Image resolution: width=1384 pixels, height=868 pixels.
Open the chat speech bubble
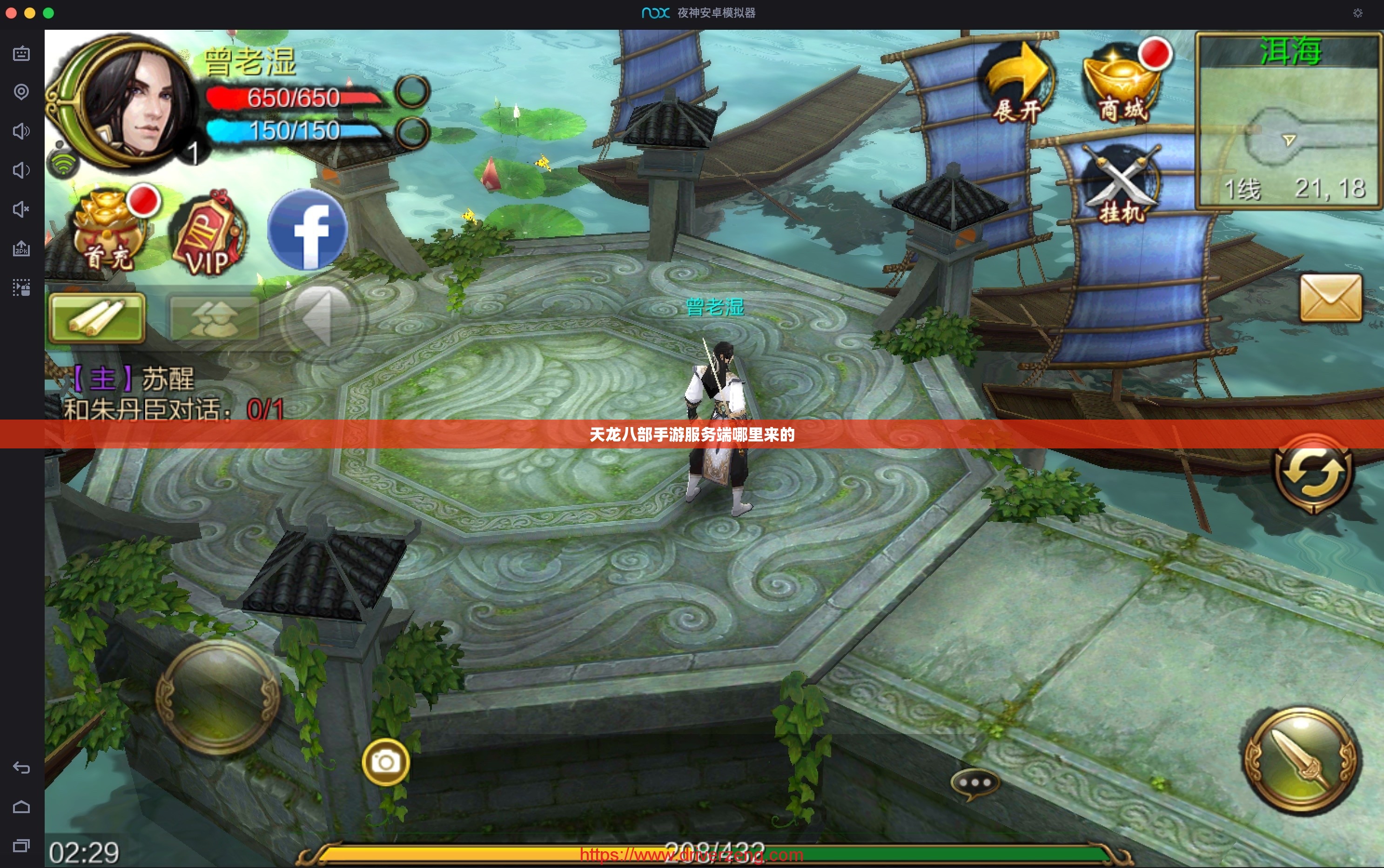[x=974, y=784]
